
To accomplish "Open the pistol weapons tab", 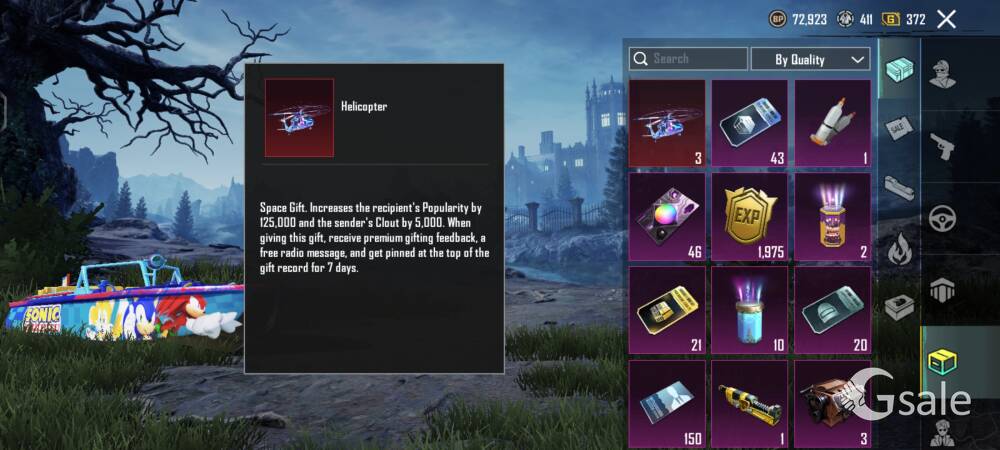I will click(943, 146).
